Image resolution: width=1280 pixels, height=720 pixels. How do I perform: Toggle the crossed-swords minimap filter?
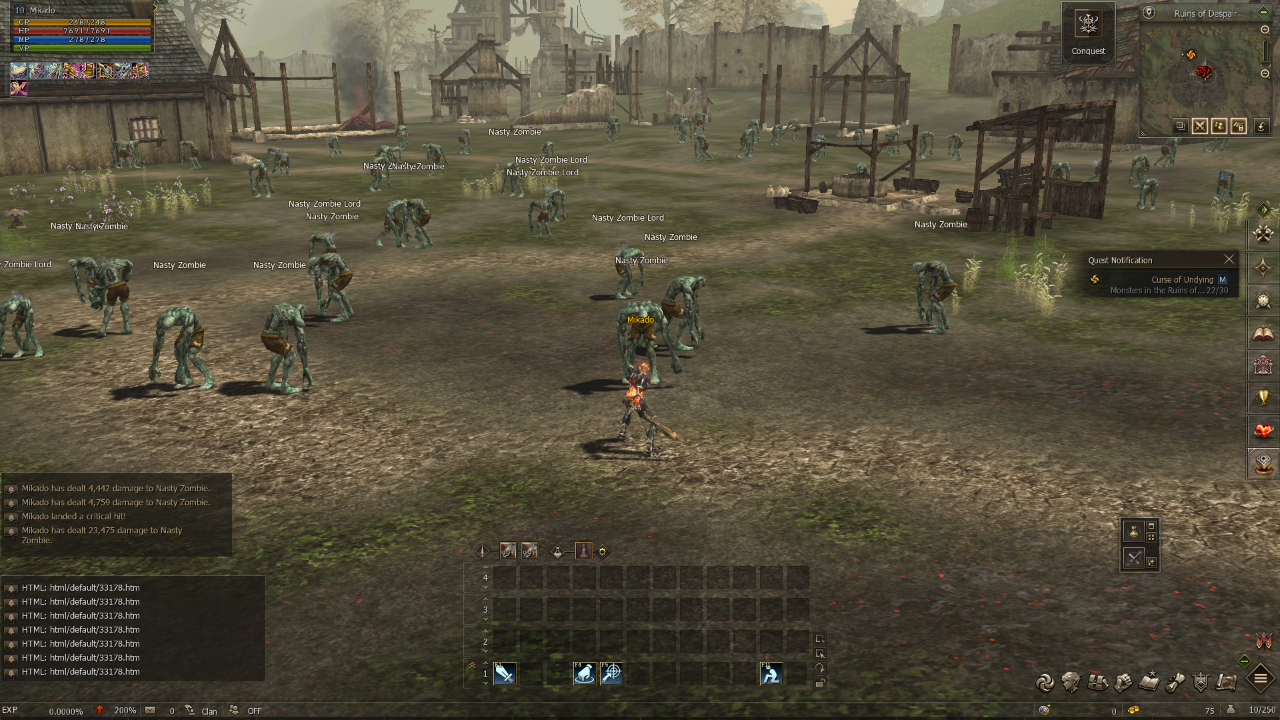point(1200,126)
